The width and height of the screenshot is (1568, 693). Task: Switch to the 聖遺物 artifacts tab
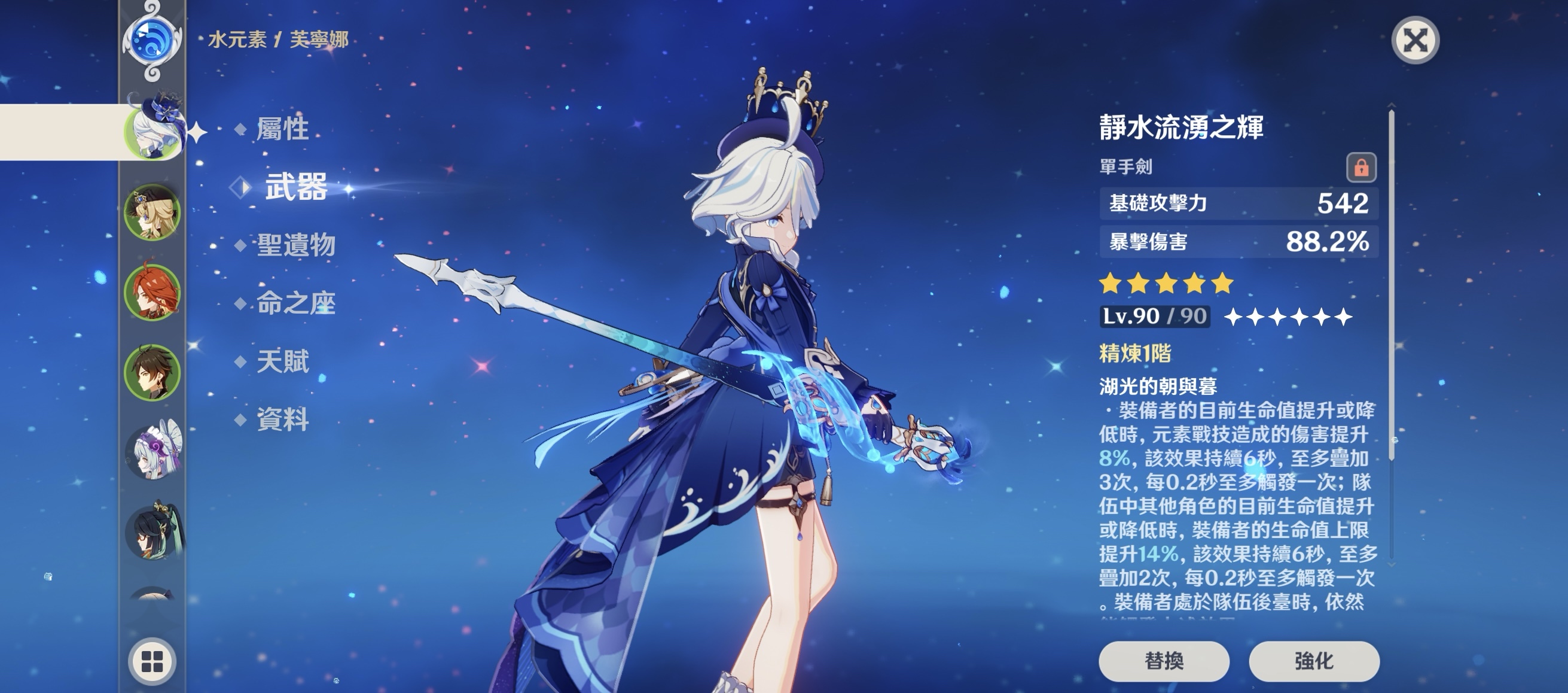pyautogui.click(x=296, y=245)
